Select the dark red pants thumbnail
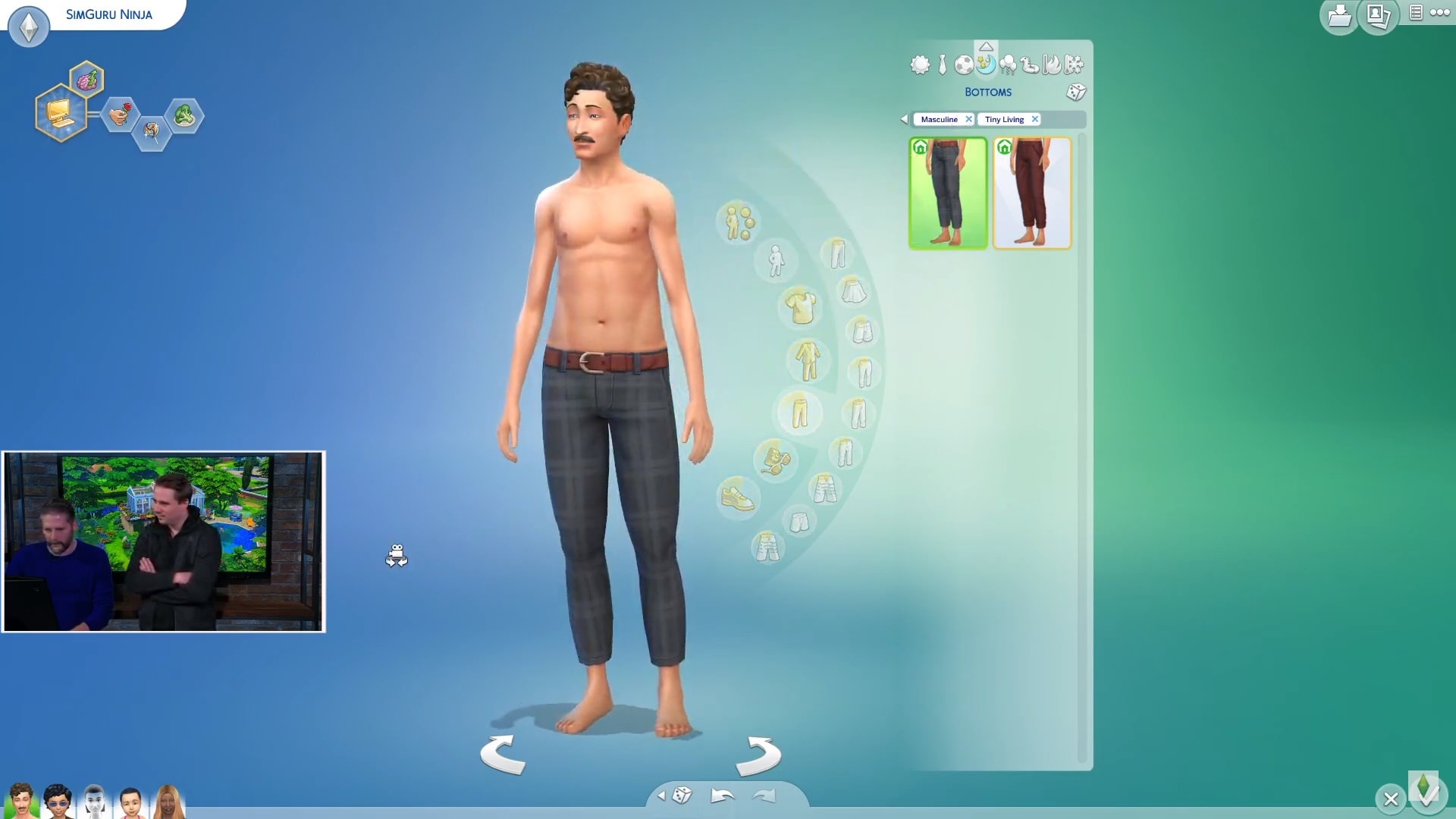The height and width of the screenshot is (819, 1456). (x=1032, y=193)
